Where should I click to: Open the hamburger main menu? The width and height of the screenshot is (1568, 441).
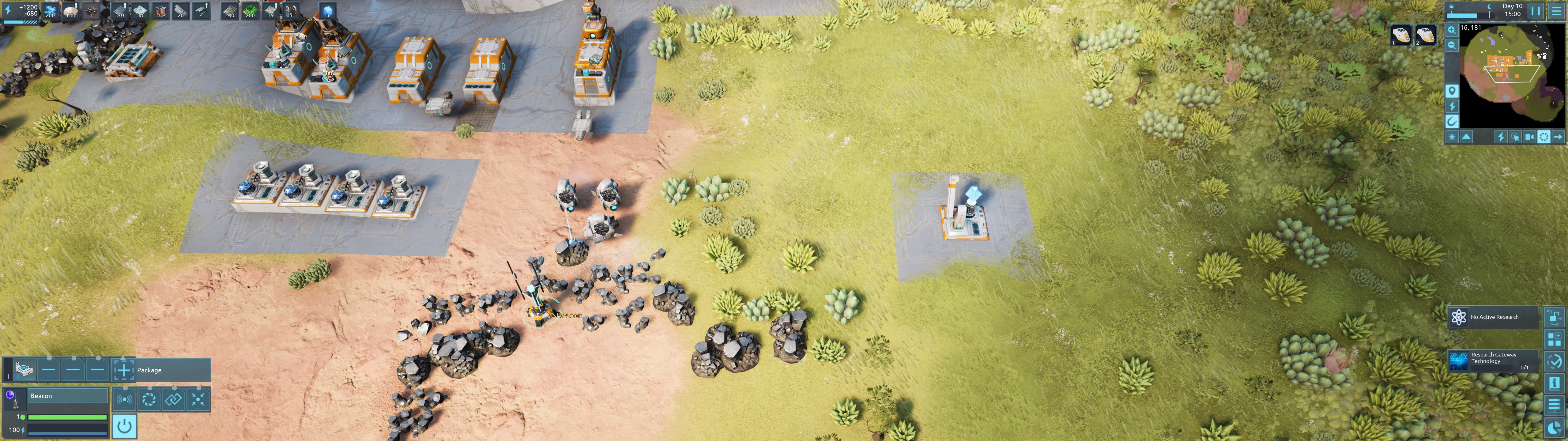pyautogui.click(x=1556, y=10)
